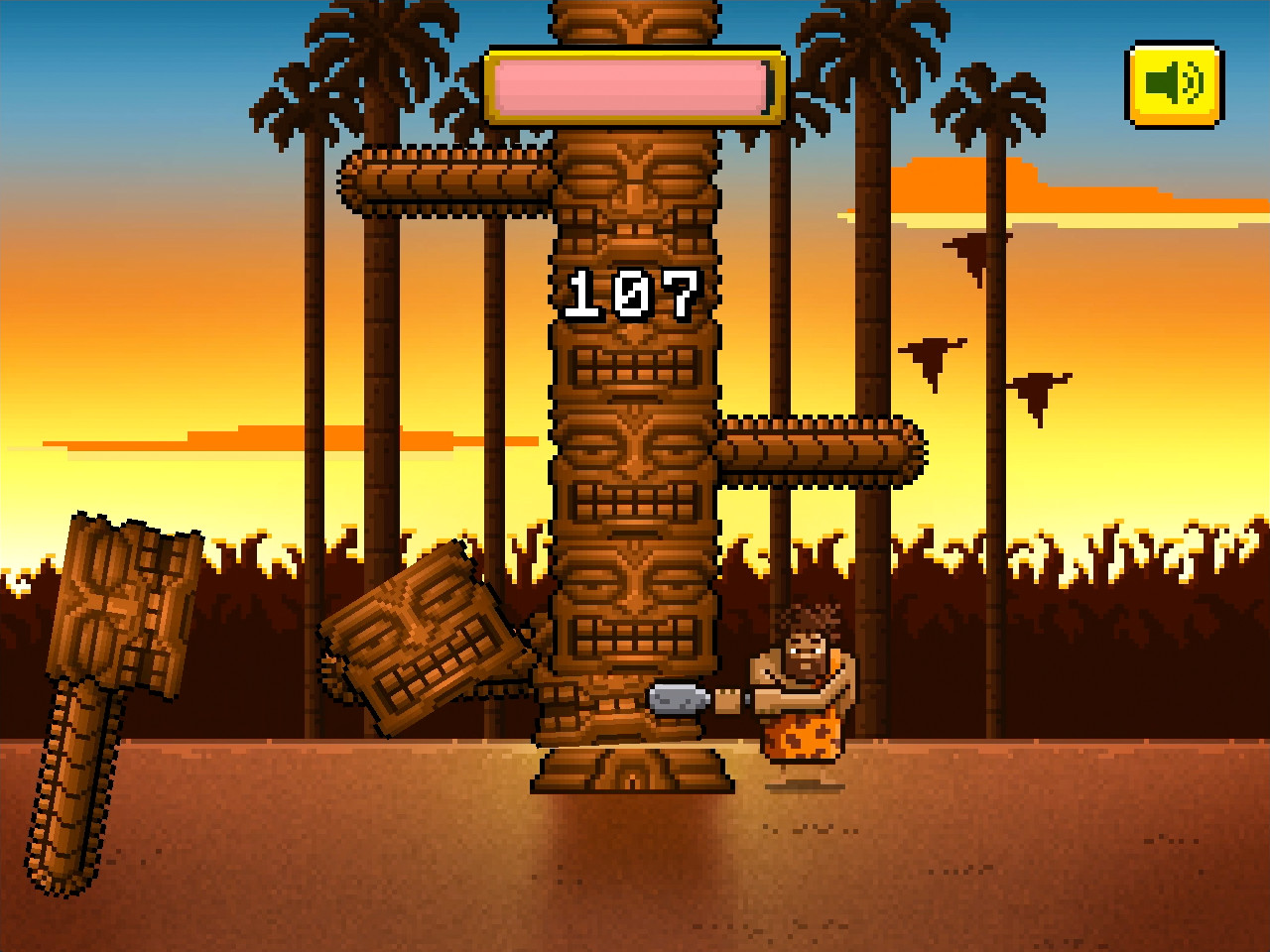This screenshot has width=1270, height=952.
Task: Click the right-side totem branch
Action: (824, 446)
